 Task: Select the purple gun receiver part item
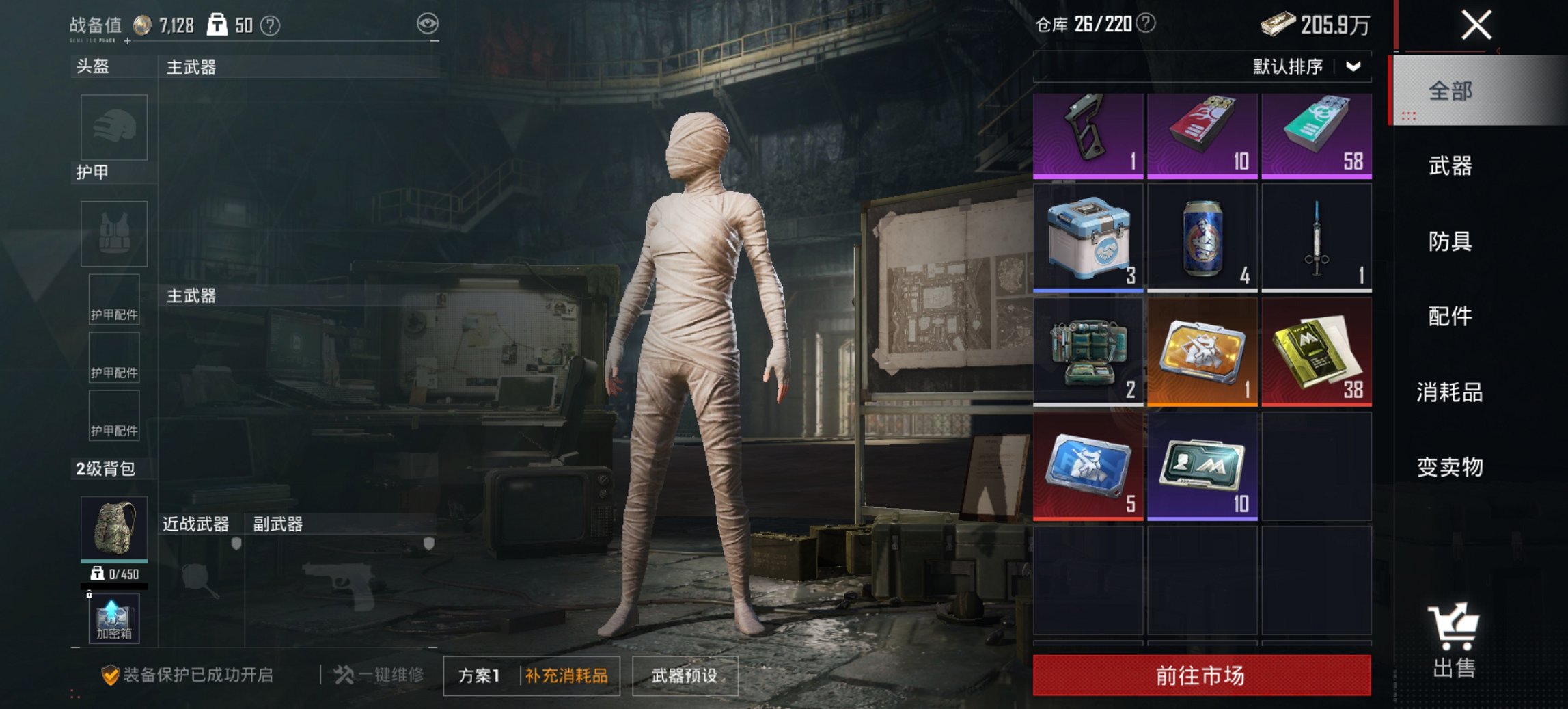tap(1088, 135)
